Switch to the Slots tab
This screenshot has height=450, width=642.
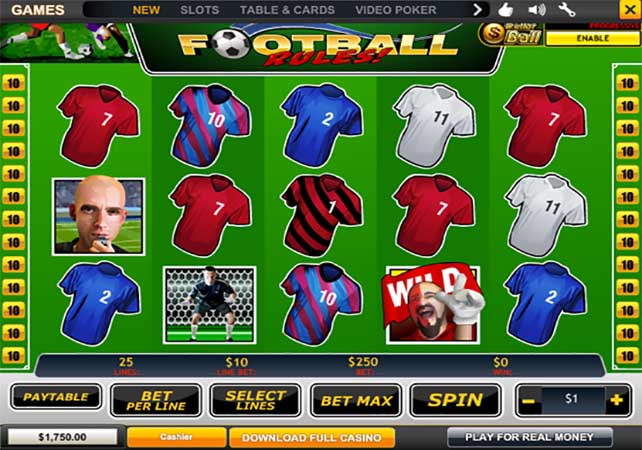click(200, 10)
